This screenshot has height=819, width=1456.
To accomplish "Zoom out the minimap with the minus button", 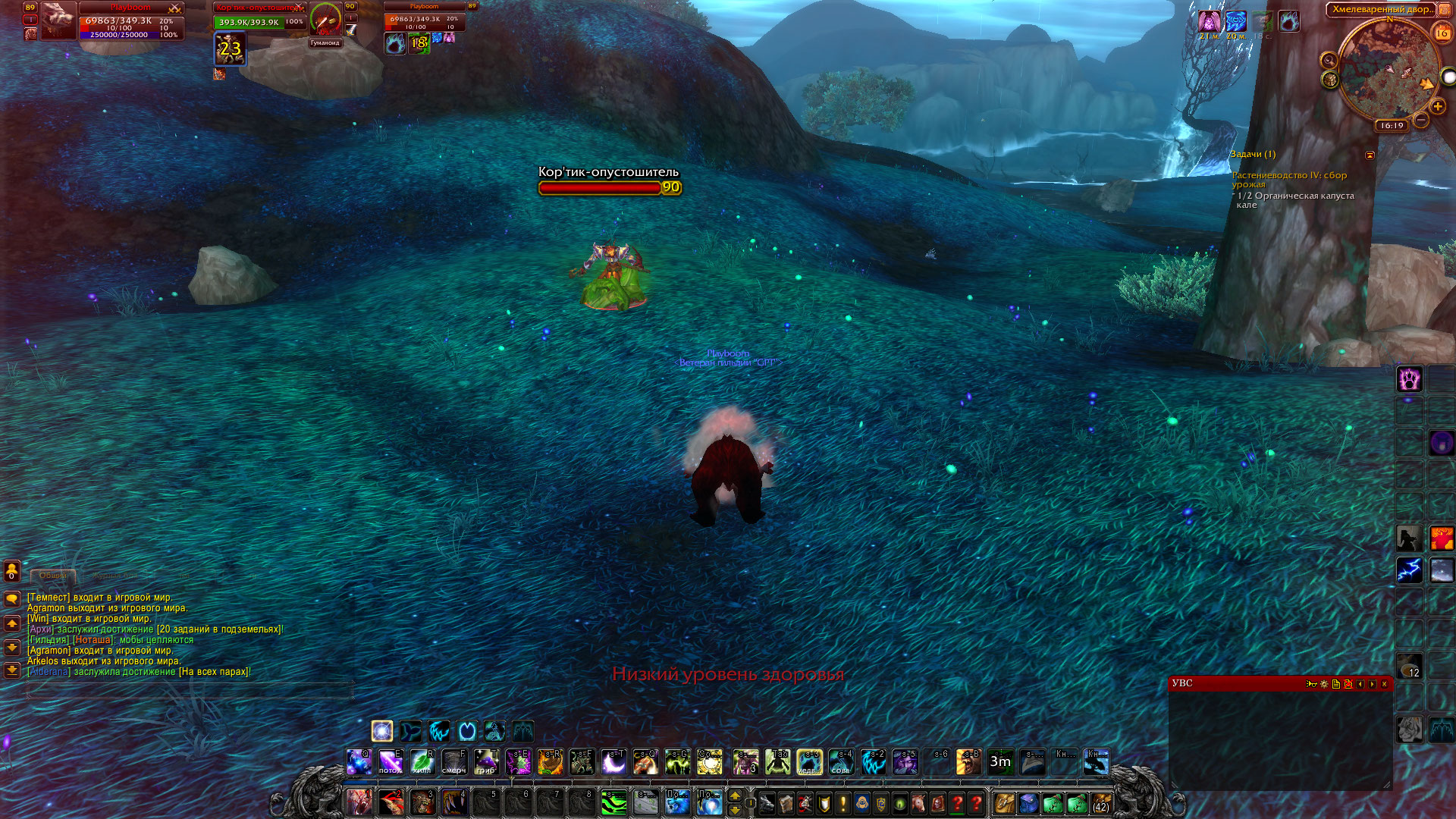I will [1421, 121].
